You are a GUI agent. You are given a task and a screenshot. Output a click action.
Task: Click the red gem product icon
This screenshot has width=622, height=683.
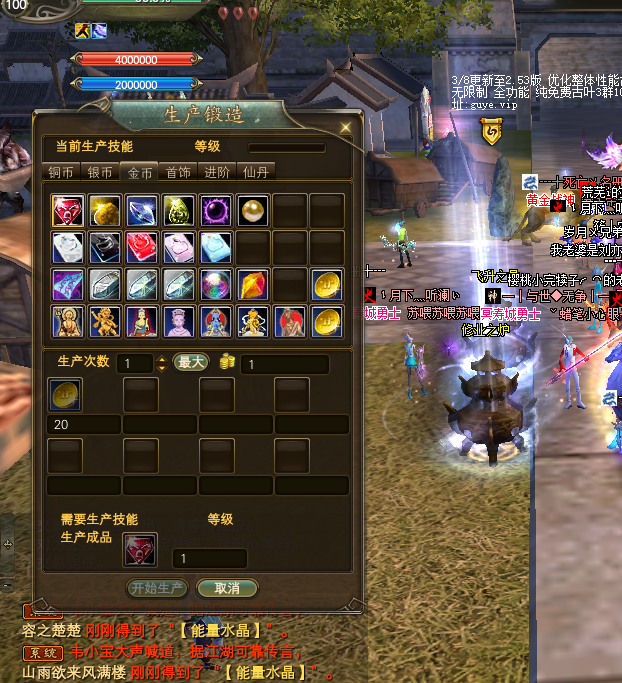pos(139,549)
